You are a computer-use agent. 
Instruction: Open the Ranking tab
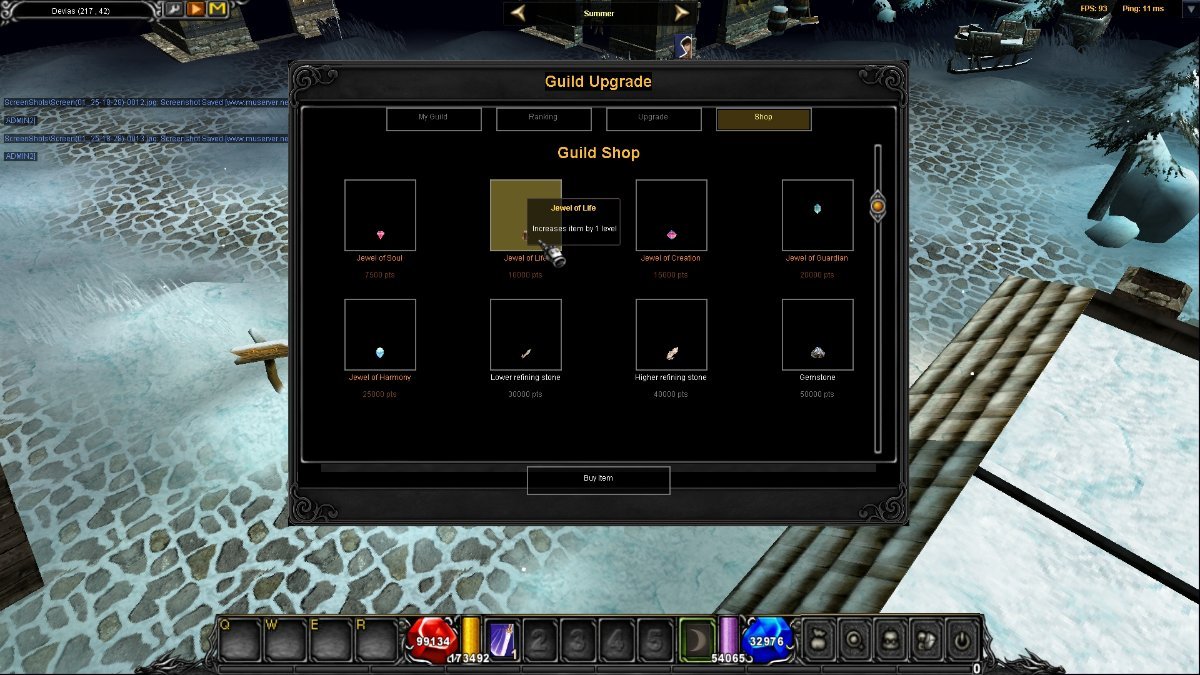click(x=543, y=119)
